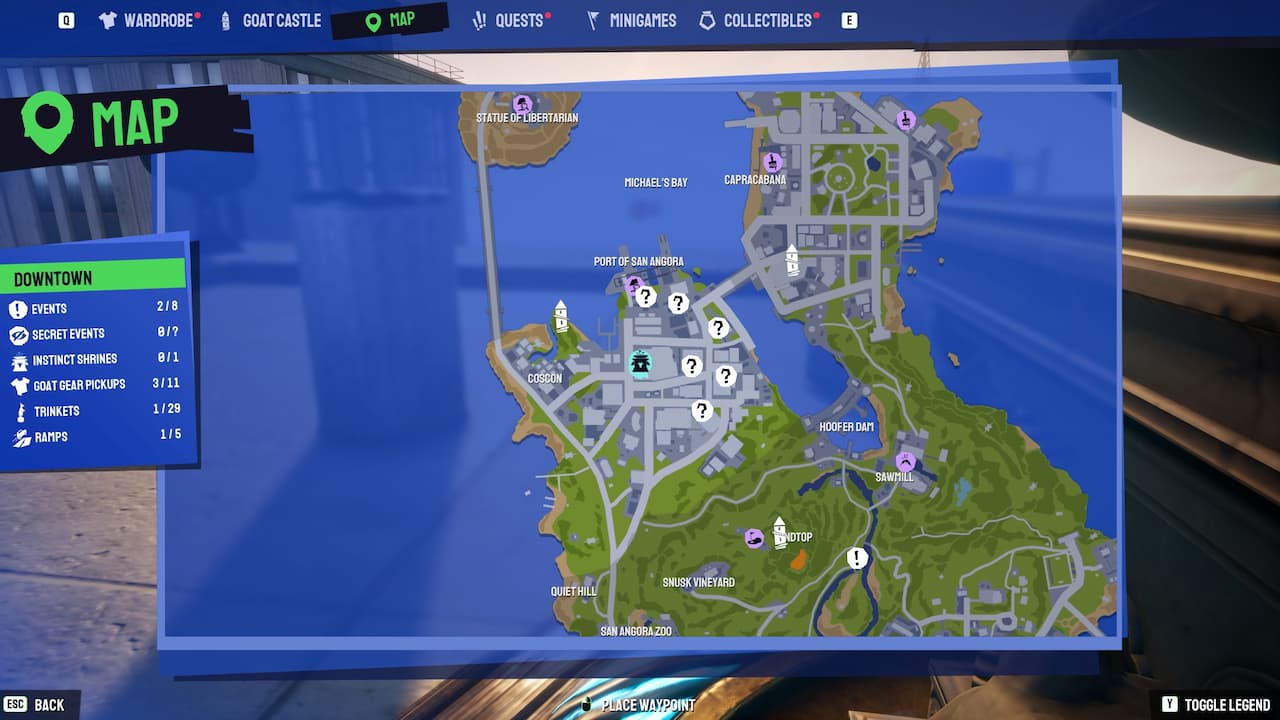This screenshot has height=720, width=1280.
Task: Click the trinket marker at the Sawmill
Action: tap(905, 463)
